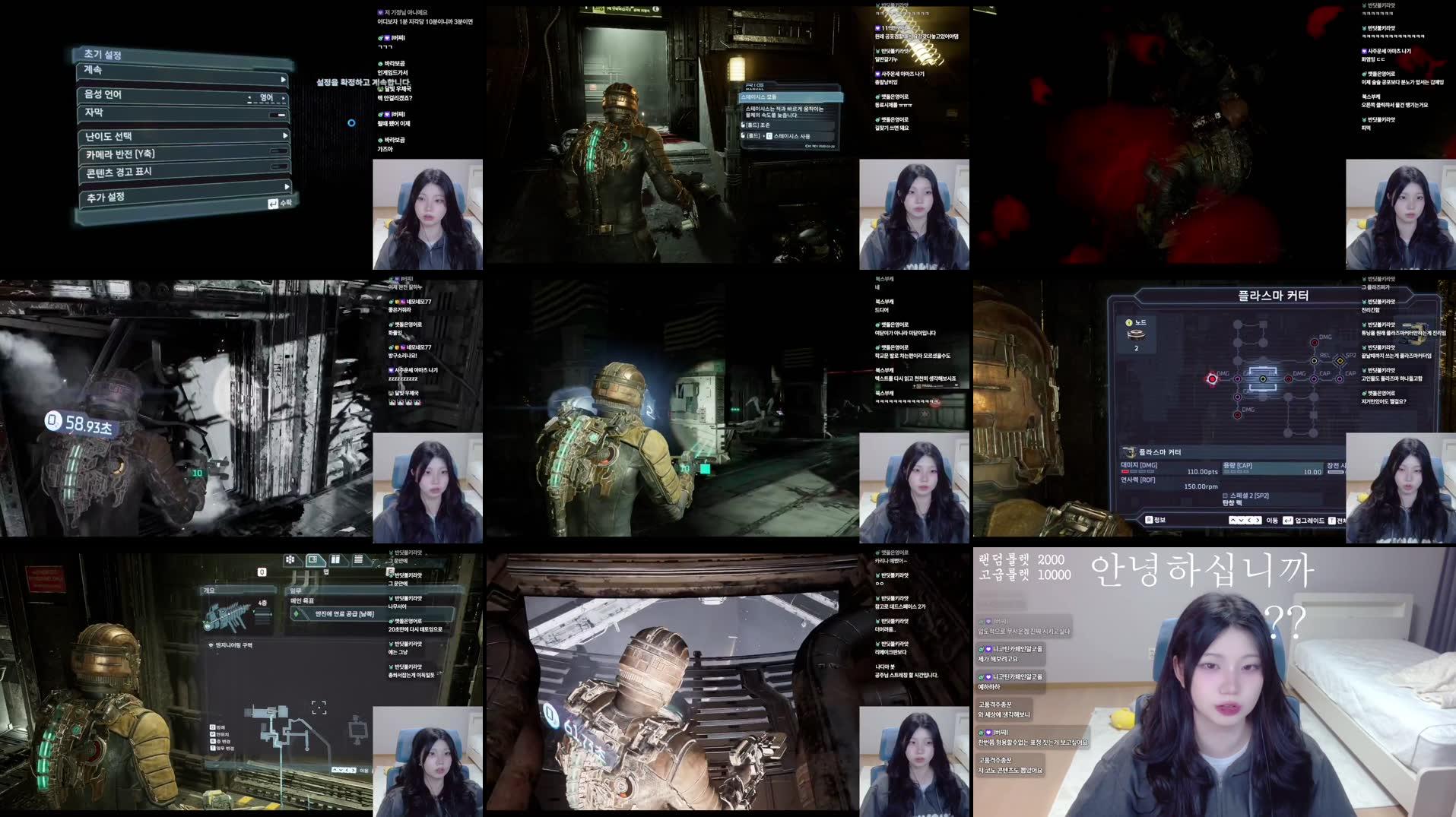Toggle the 자막 subtitles switch
1456x817 pixels.
coord(278,114)
